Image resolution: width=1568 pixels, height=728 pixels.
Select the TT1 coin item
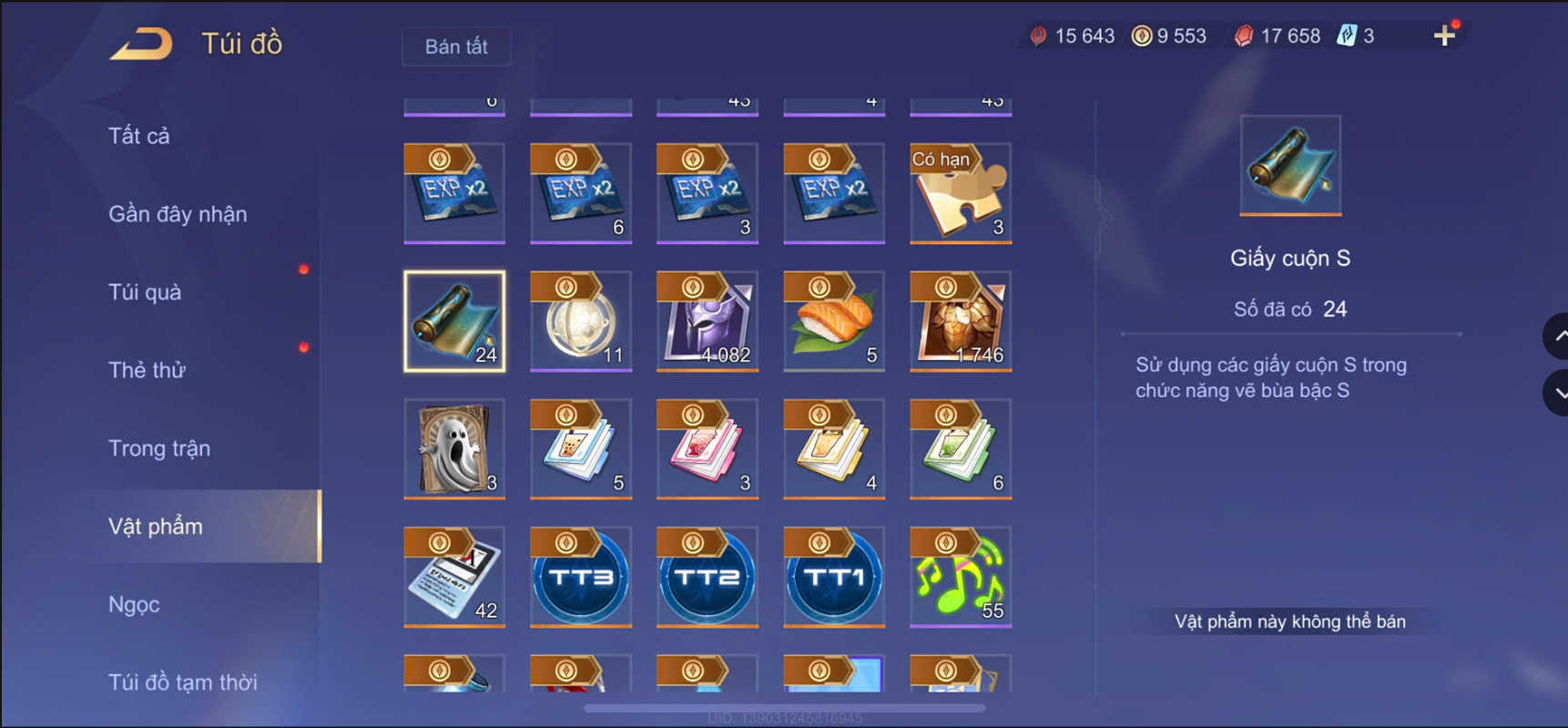(x=833, y=577)
